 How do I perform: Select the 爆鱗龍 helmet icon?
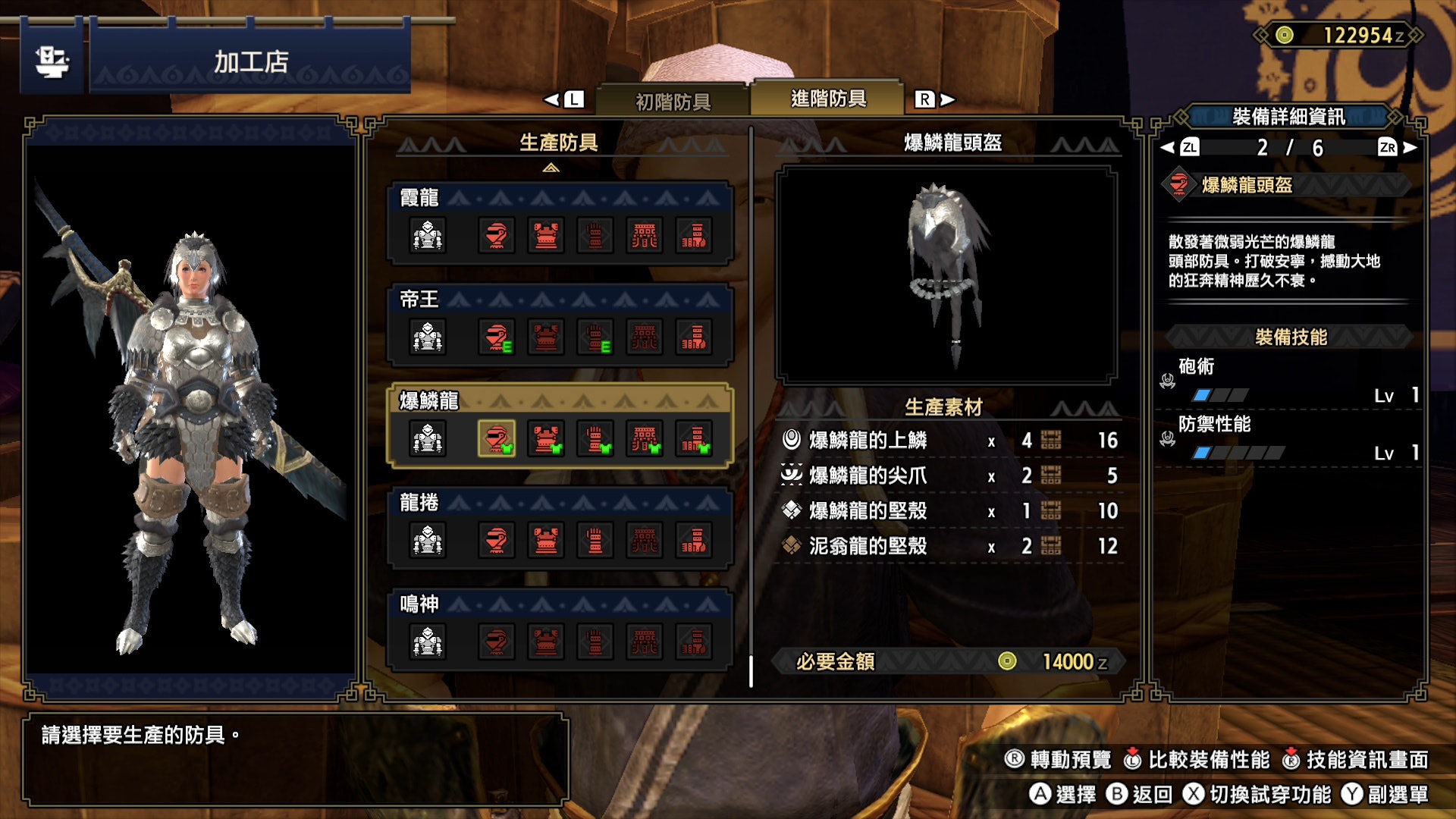pos(496,439)
